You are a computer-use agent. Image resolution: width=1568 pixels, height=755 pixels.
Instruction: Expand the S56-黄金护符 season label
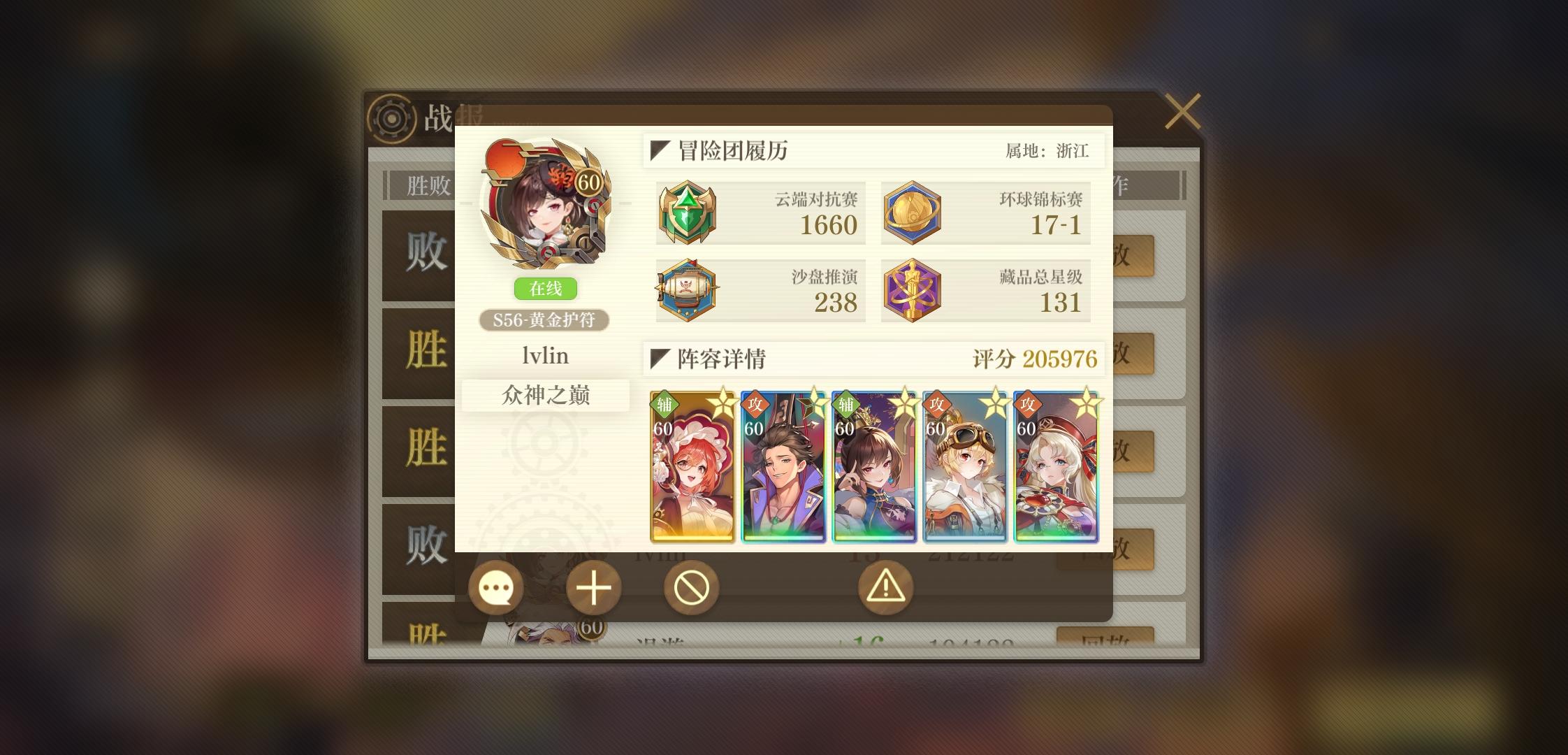pos(544,320)
